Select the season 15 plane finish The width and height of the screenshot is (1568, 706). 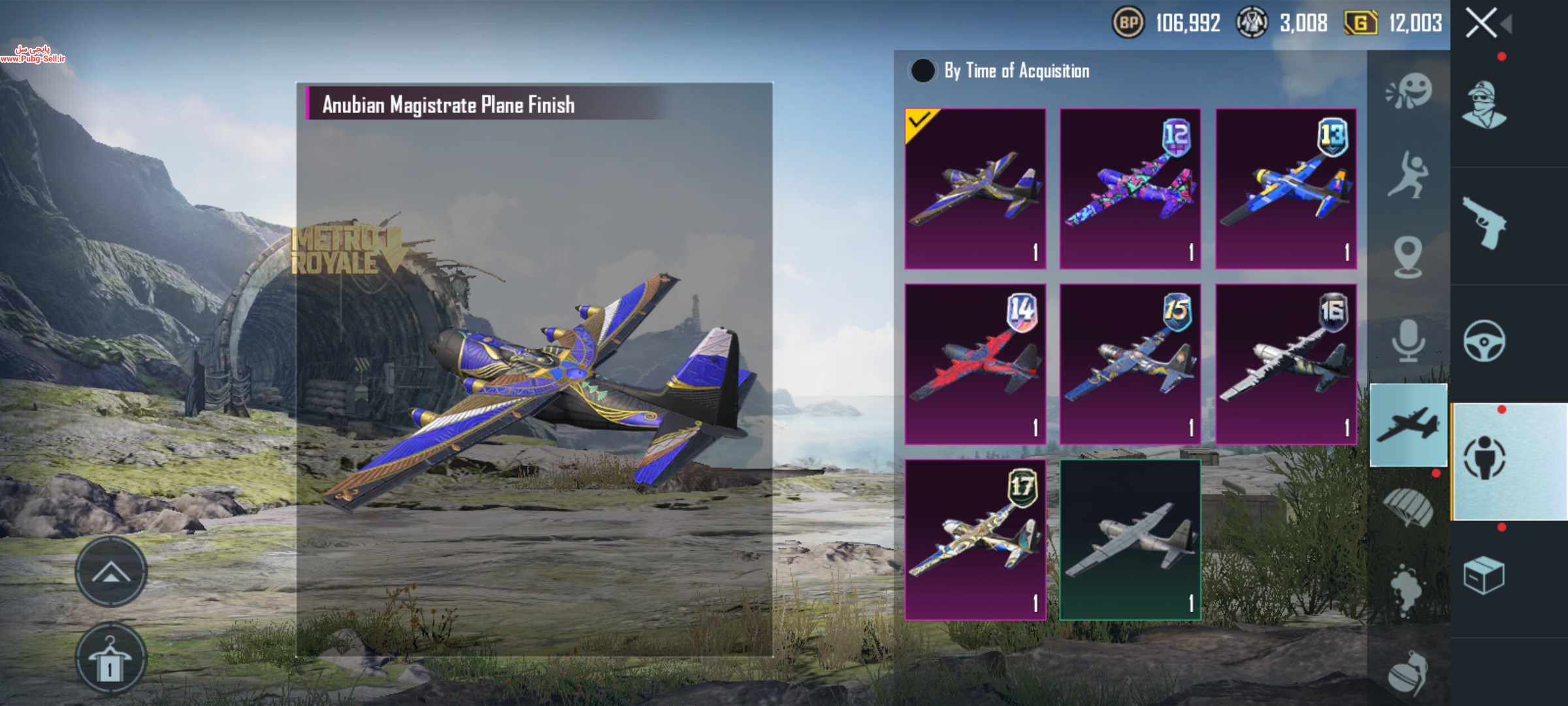tap(1130, 364)
